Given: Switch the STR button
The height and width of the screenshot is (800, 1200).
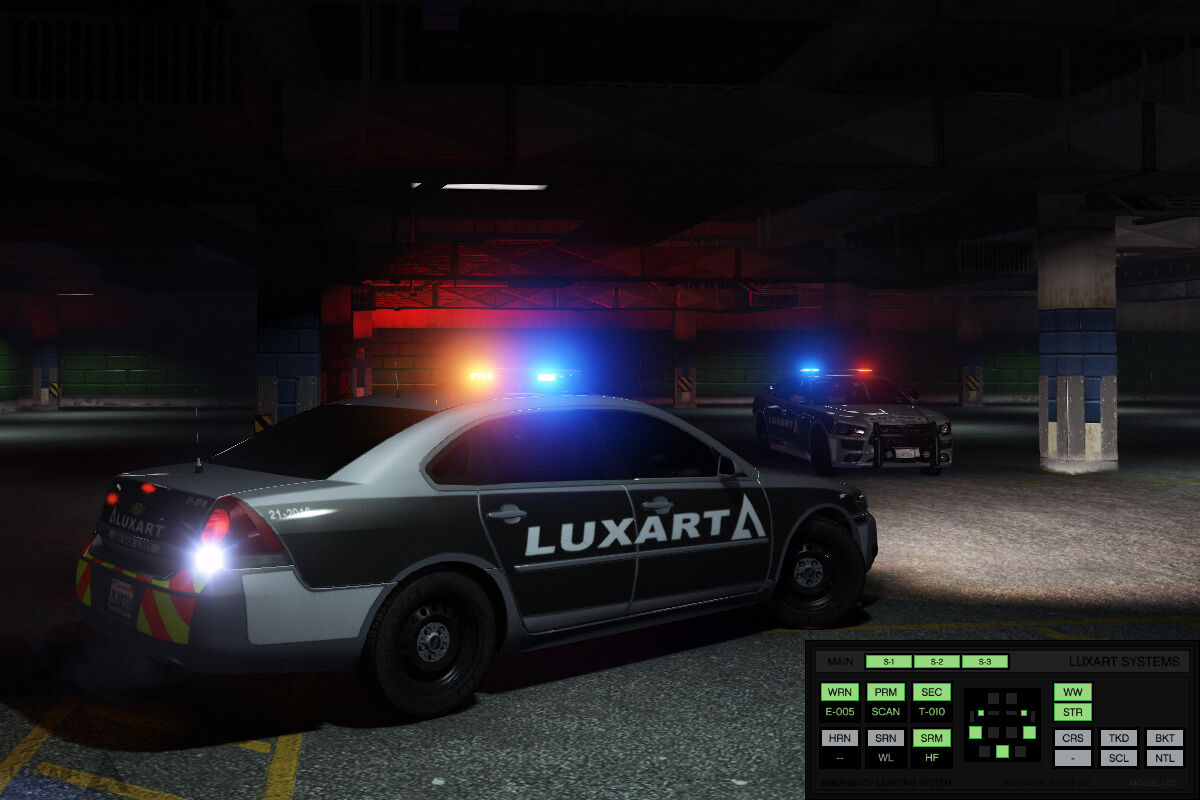Looking at the screenshot, I should (1073, 713).
